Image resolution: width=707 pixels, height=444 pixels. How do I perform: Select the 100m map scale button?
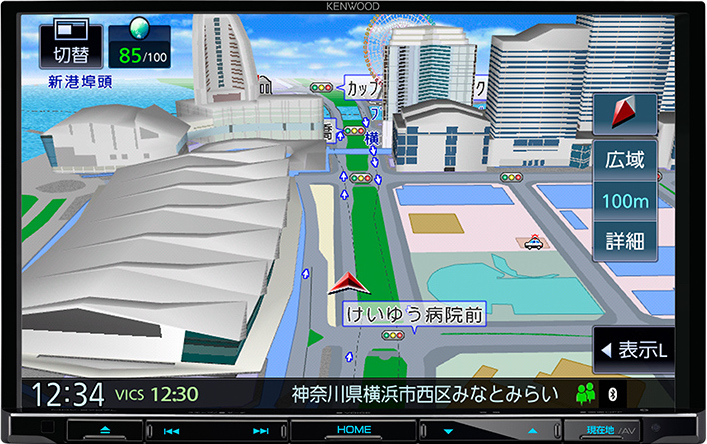pos(625,201)
